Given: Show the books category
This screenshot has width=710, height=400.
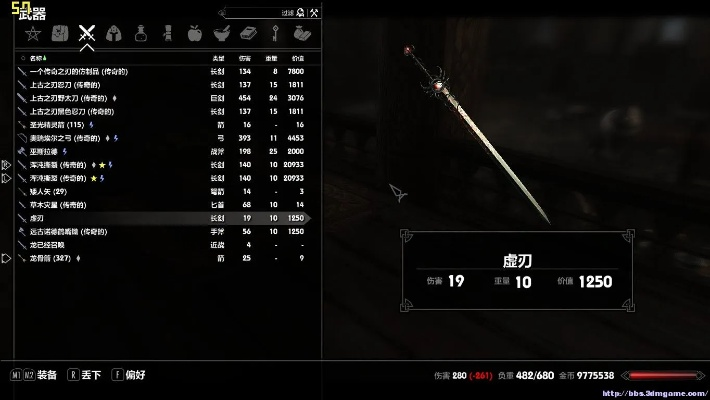Looking at the screenshot, I should click(x=247, y=35).
